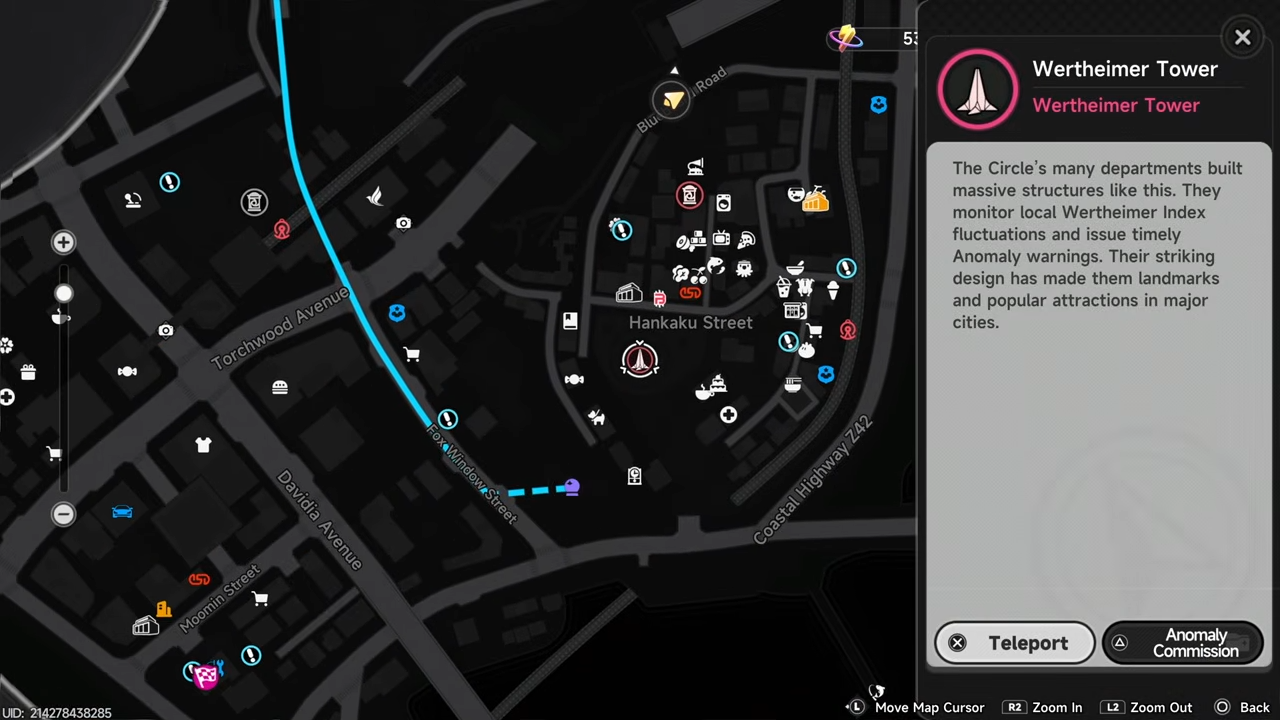
Task: Select the white t-shirt clothing shop marker
Action: 203,445
